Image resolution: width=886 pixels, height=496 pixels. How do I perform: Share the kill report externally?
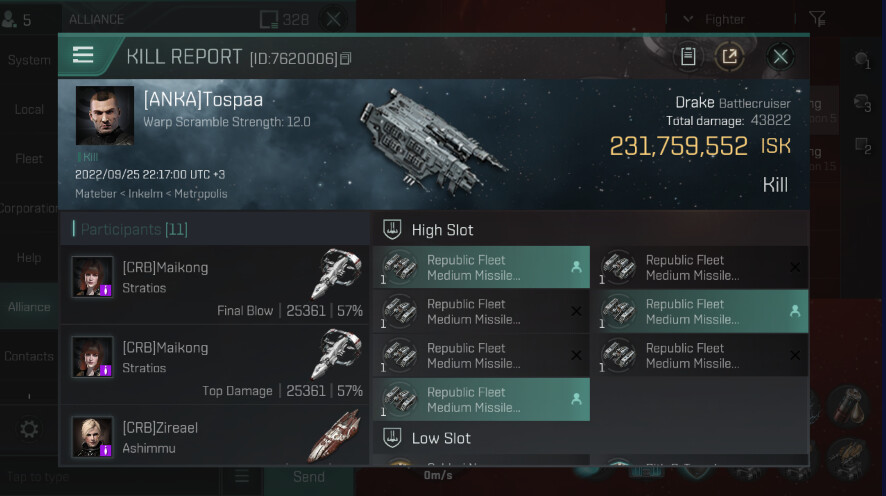point(731,56)
